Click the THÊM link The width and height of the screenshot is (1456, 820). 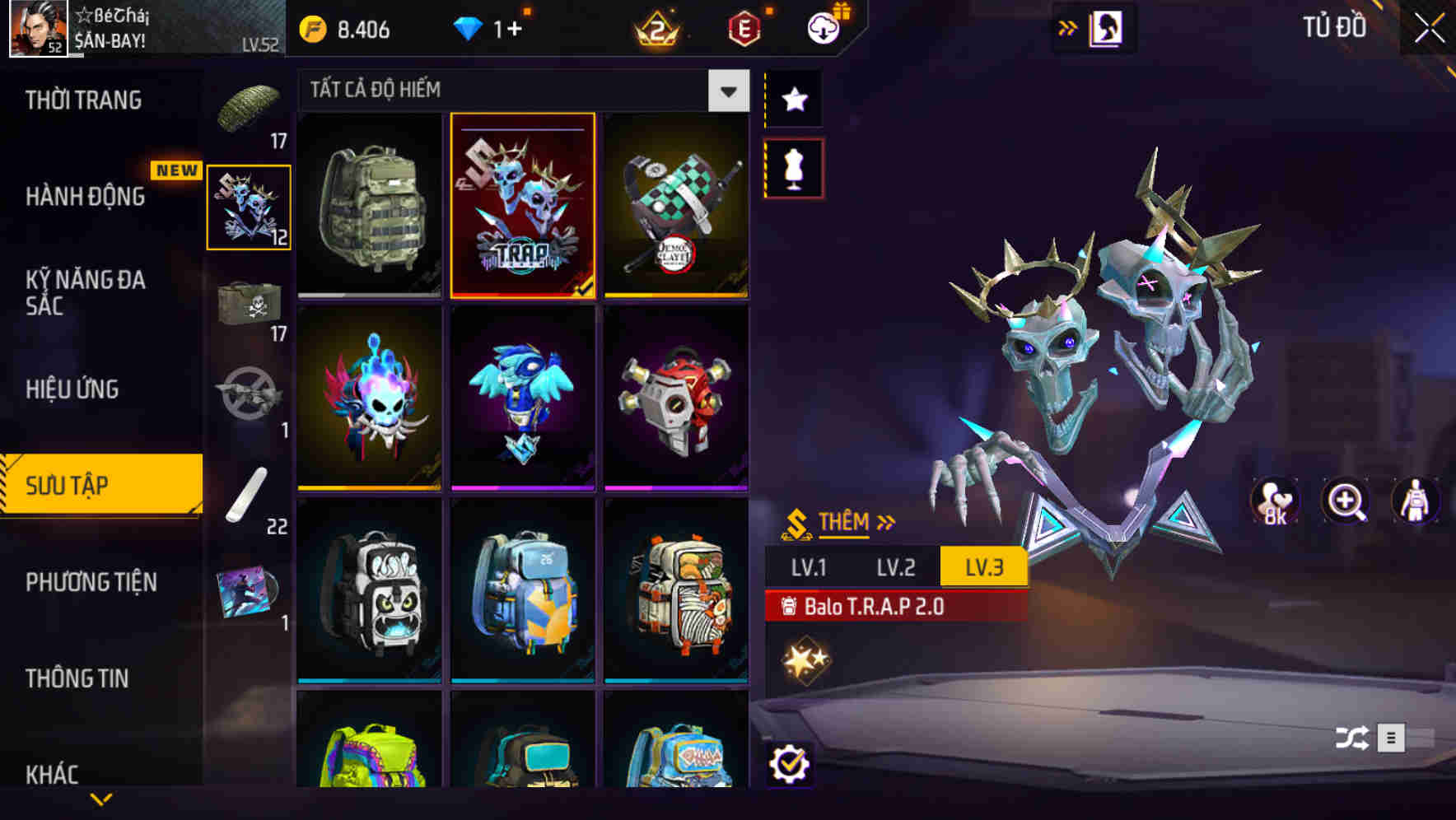842,521
